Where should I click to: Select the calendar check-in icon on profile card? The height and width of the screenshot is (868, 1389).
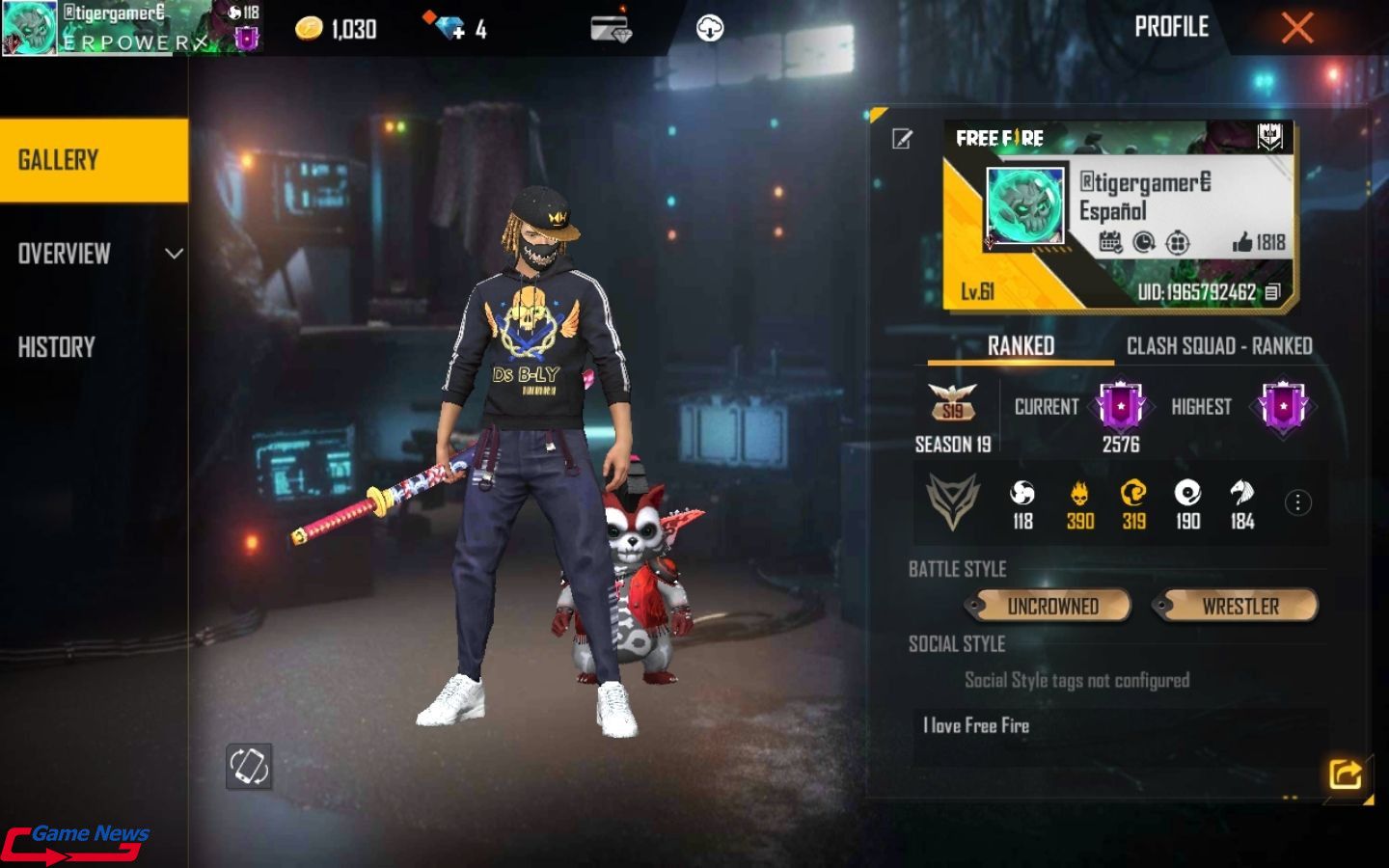[1111, 243]
